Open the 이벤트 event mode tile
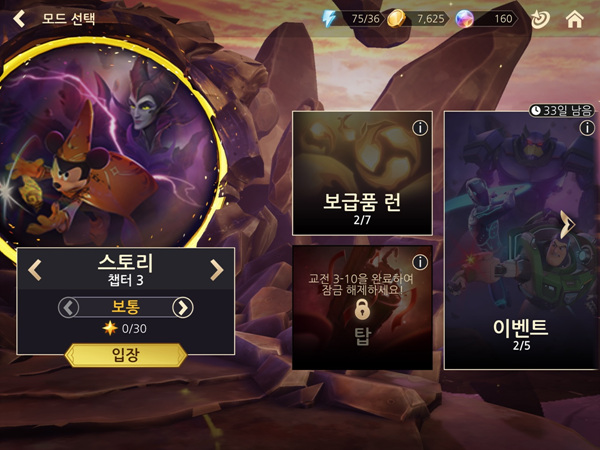This screenshot has height=450, width=600. point(512,240)
